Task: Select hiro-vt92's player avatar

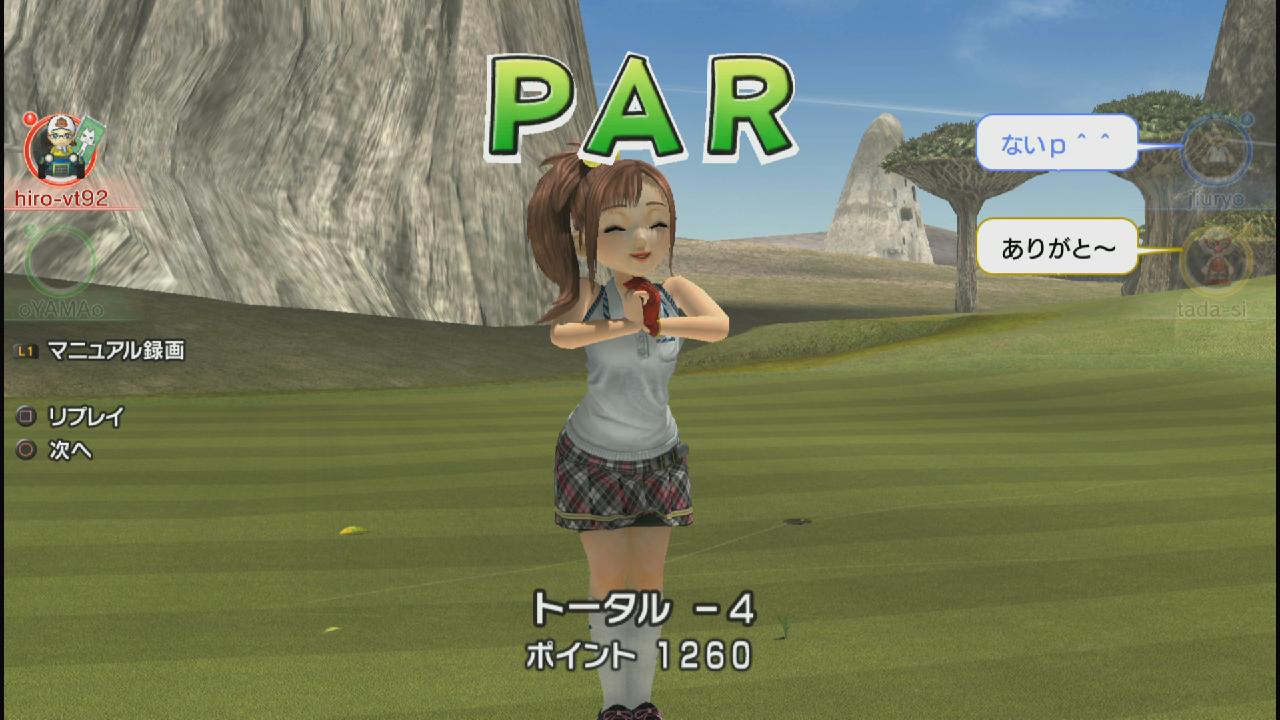Action: (x=56, y=150)
